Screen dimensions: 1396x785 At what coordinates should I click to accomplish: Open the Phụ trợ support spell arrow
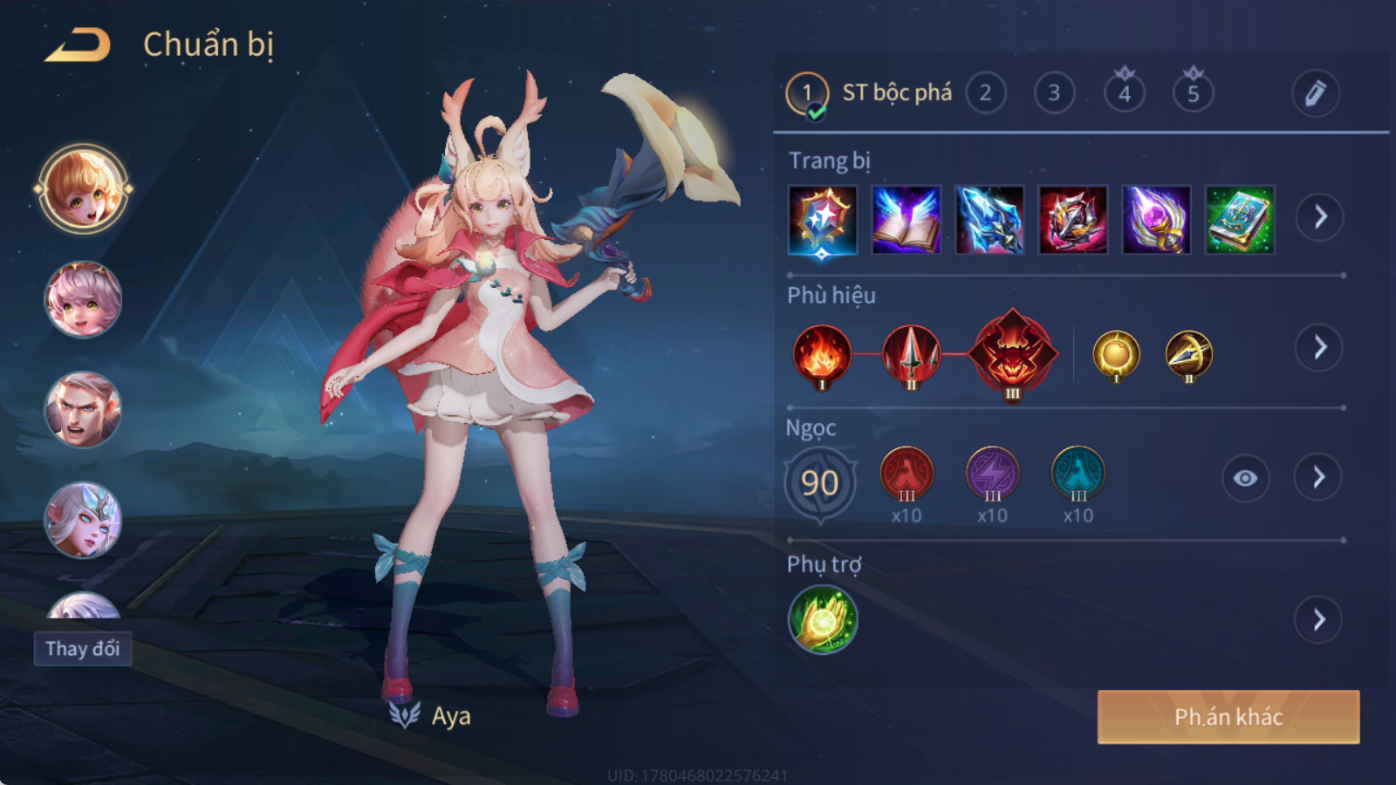coord(1318,620)
